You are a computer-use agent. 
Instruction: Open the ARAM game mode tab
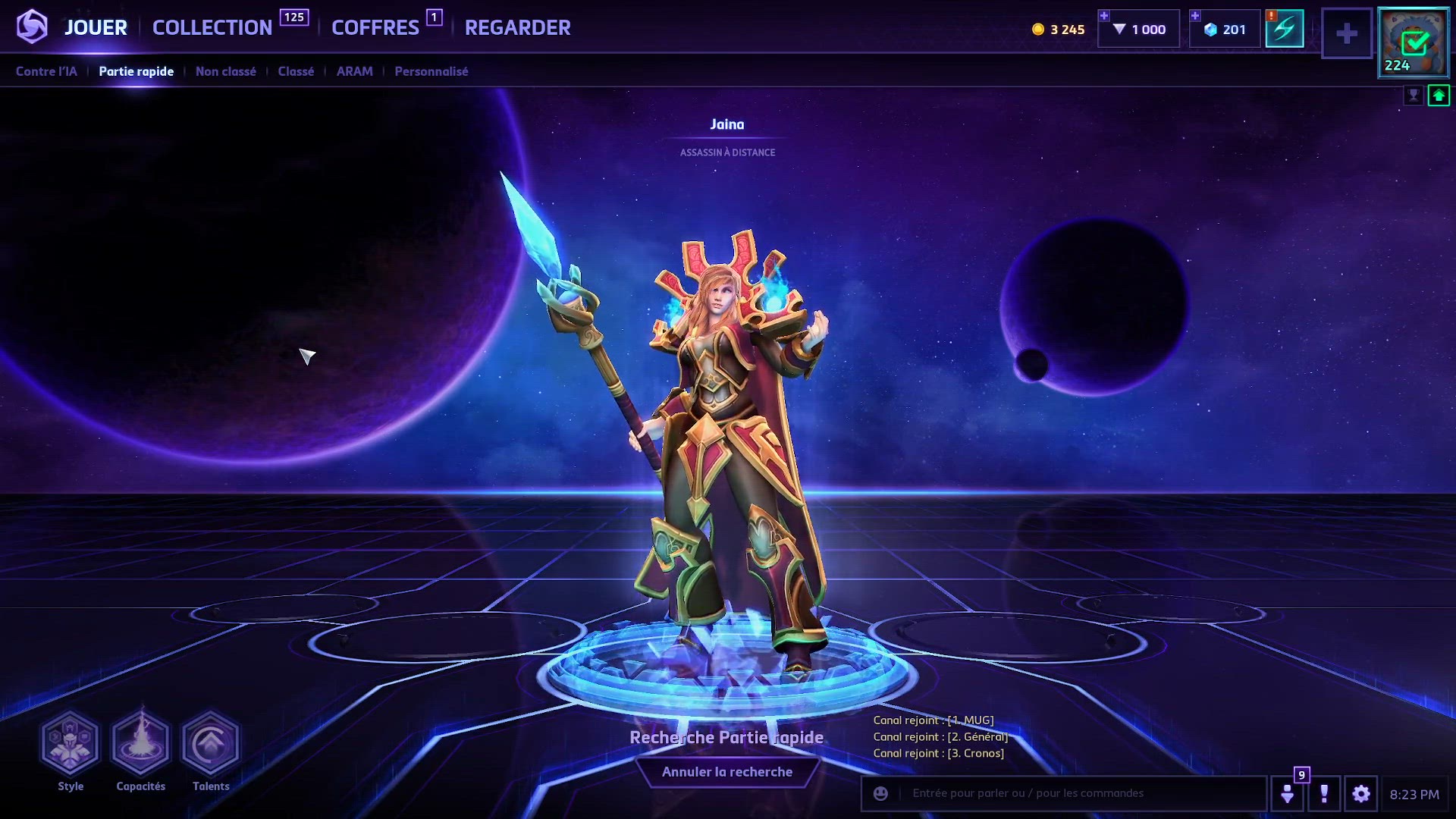point(354,71)
